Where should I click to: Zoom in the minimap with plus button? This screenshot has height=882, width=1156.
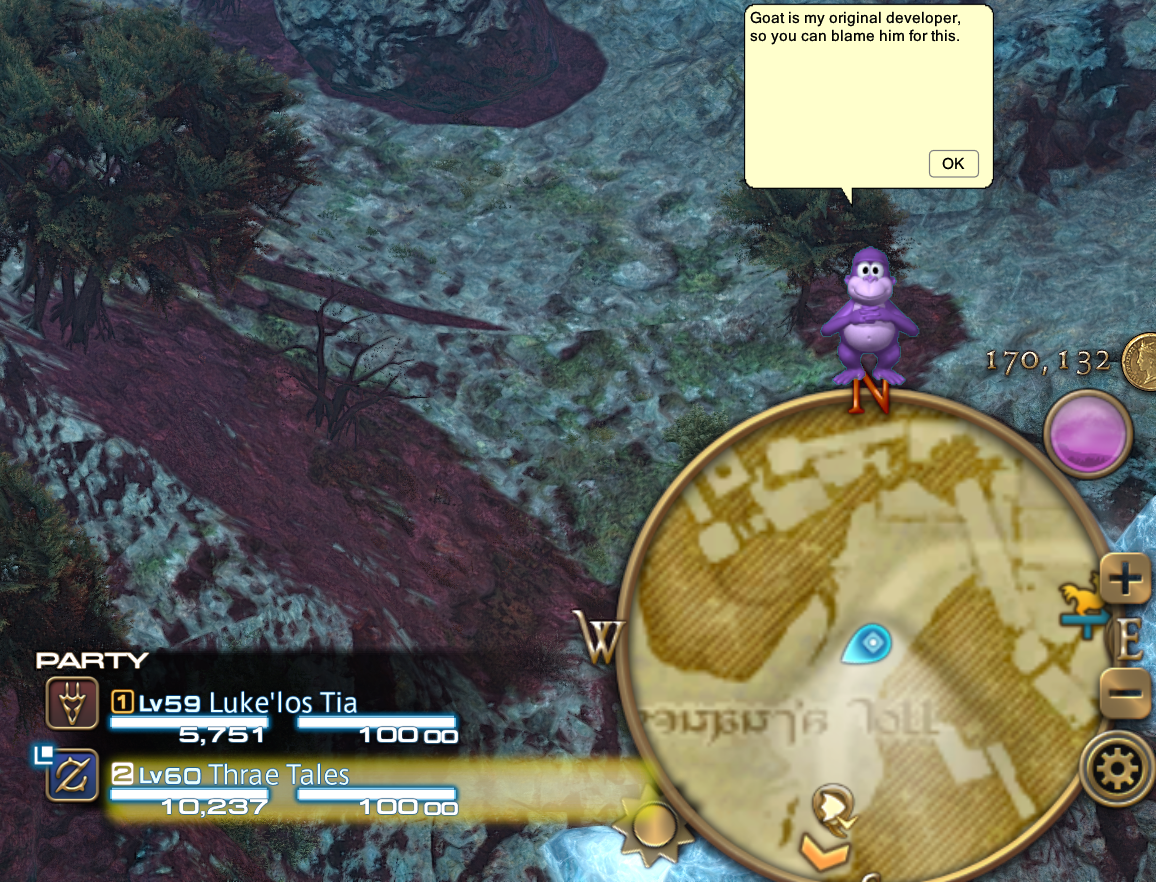(1127, 578)
